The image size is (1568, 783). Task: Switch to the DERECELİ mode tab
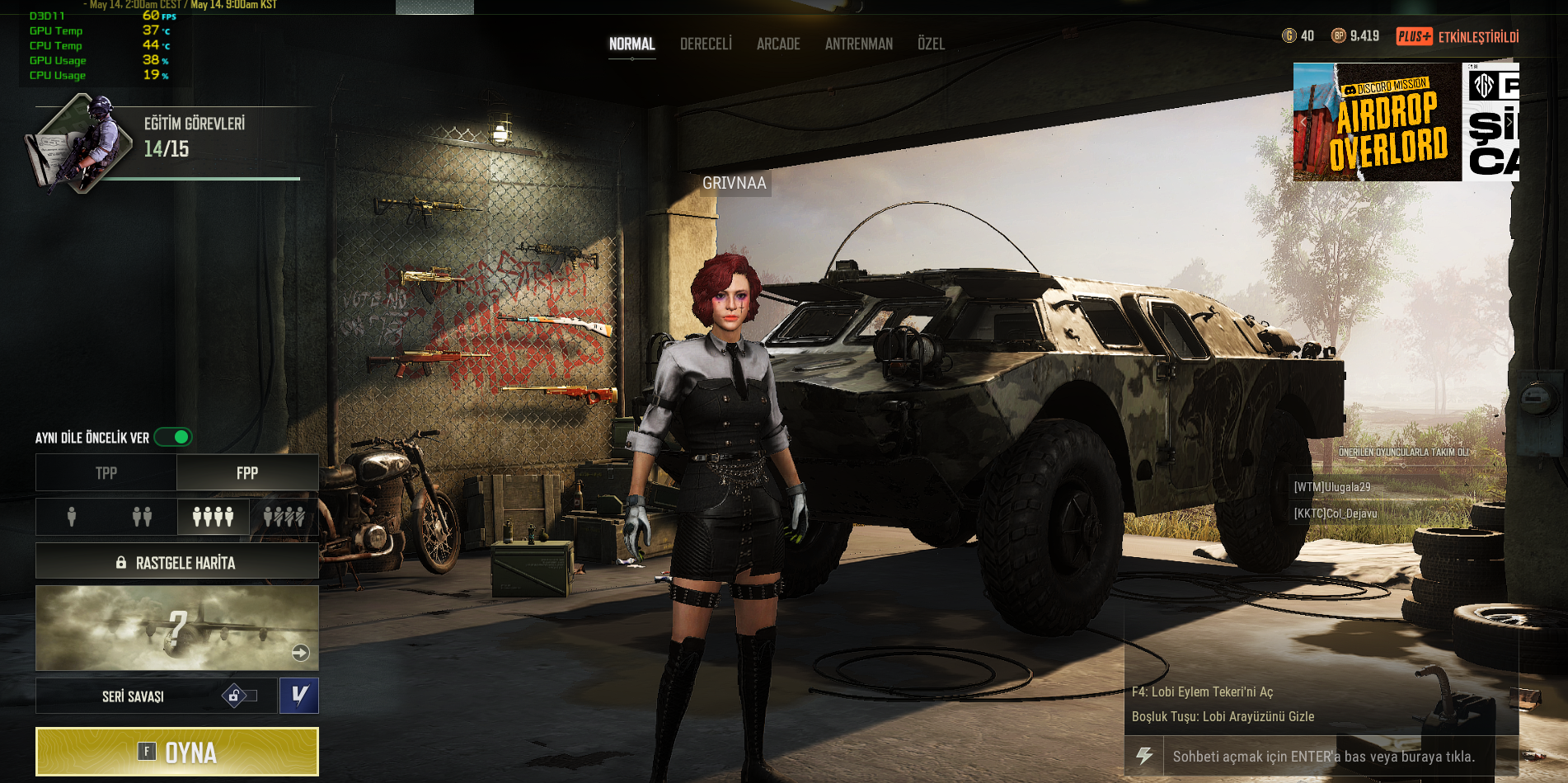point(706,44)
